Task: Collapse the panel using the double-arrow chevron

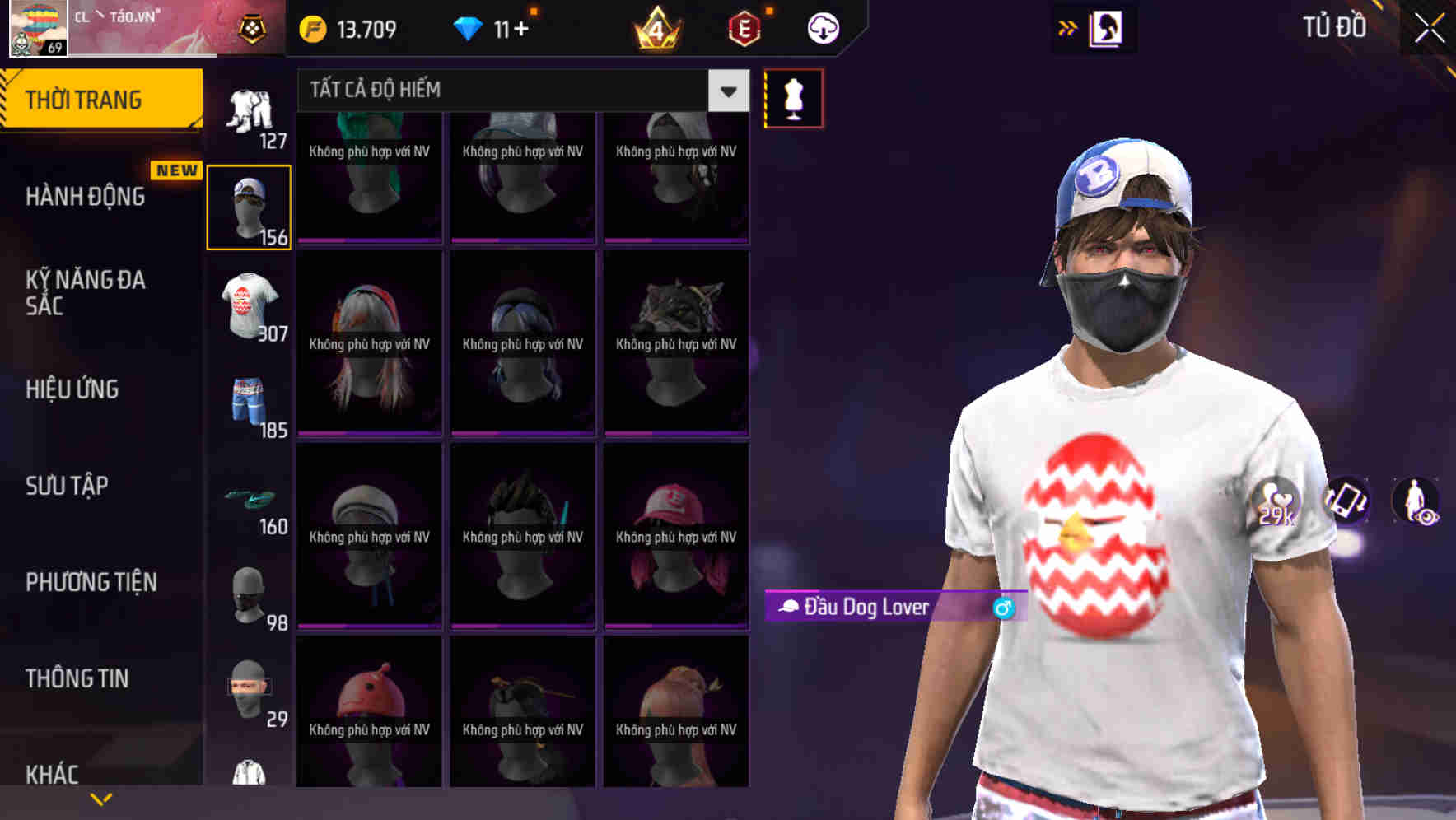Action: (1066, 27)
